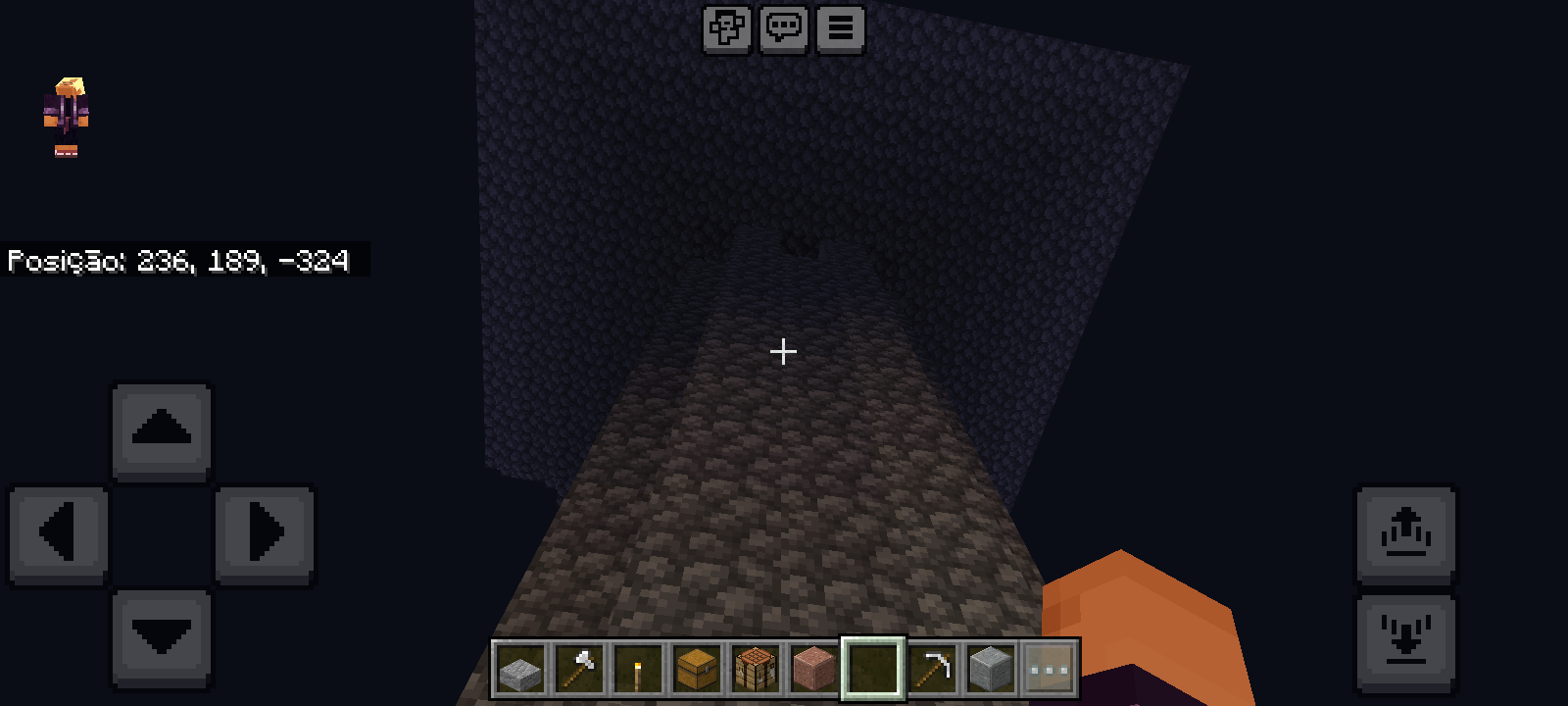Select the stone slab in the hotbar

pyautogui.click(x=519, y=668)
